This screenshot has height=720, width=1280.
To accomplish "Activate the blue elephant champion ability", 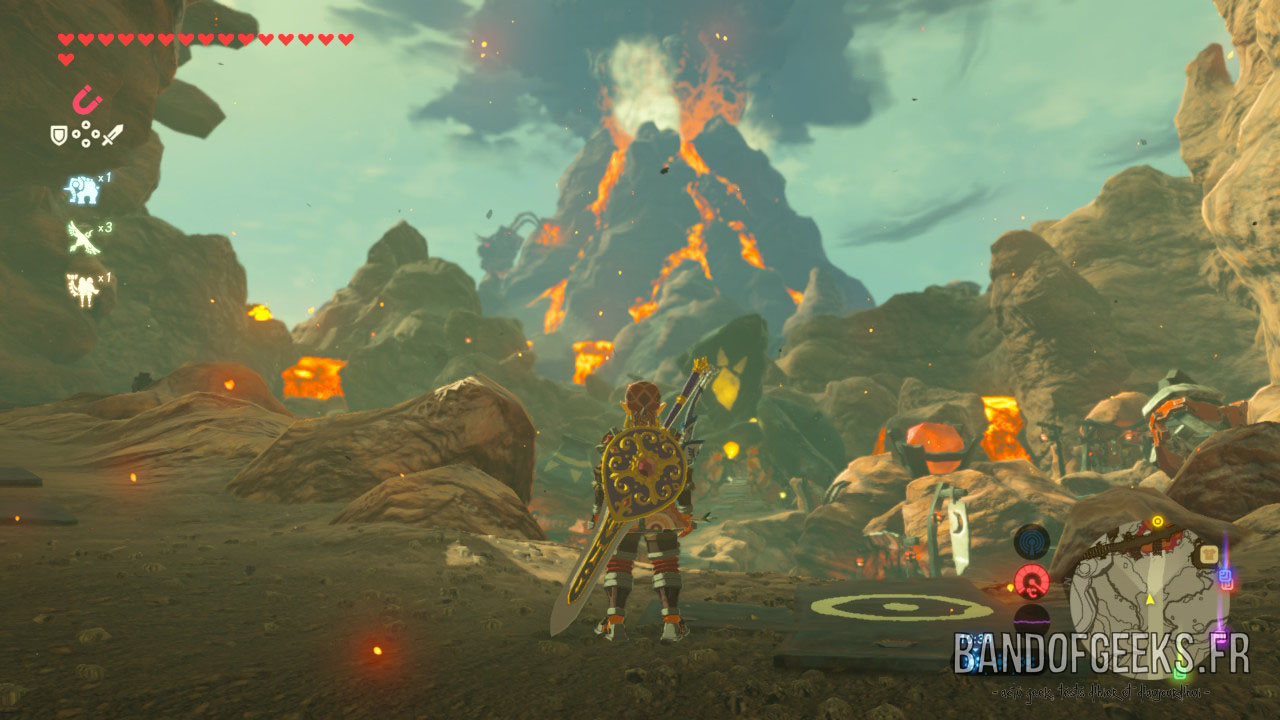I will tap(81, 188).
